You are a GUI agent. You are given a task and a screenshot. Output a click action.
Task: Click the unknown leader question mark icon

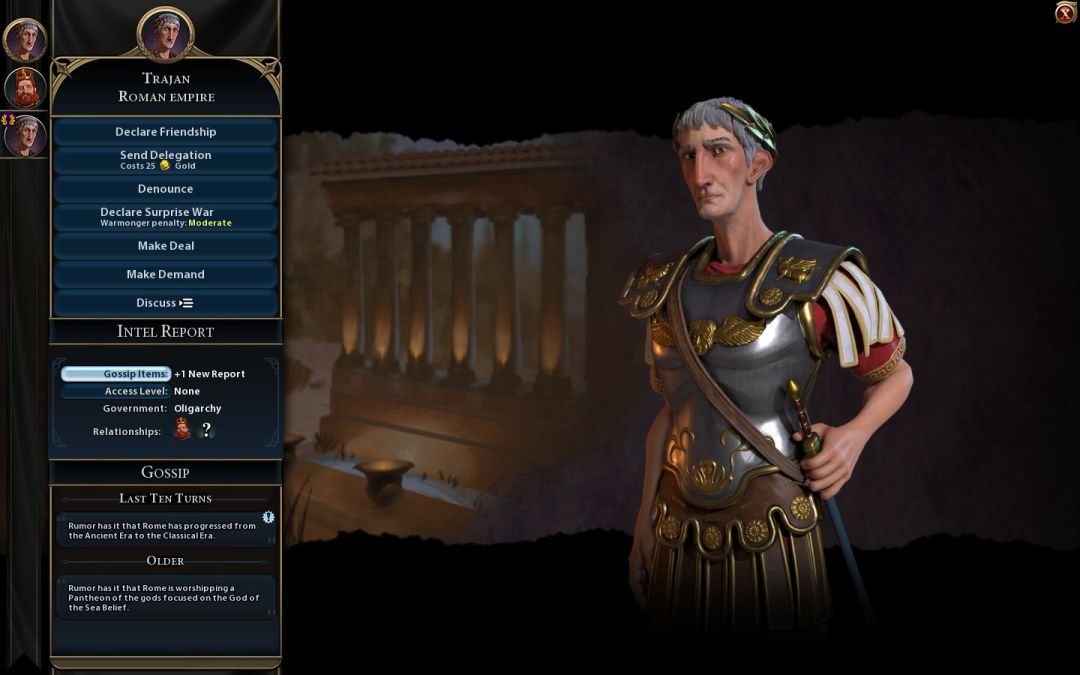click(x=207, y=430)
